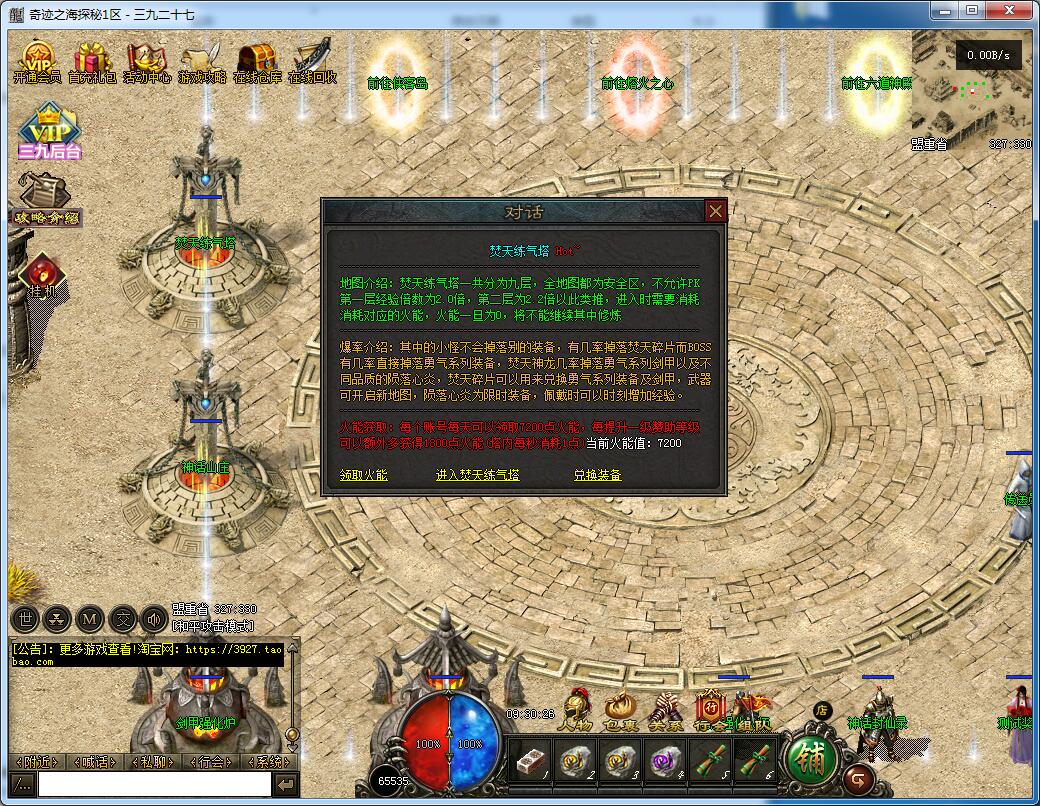Open the 活动中心 activity center
This screenshot has width=1040, height=806.
tap(146, 63)
